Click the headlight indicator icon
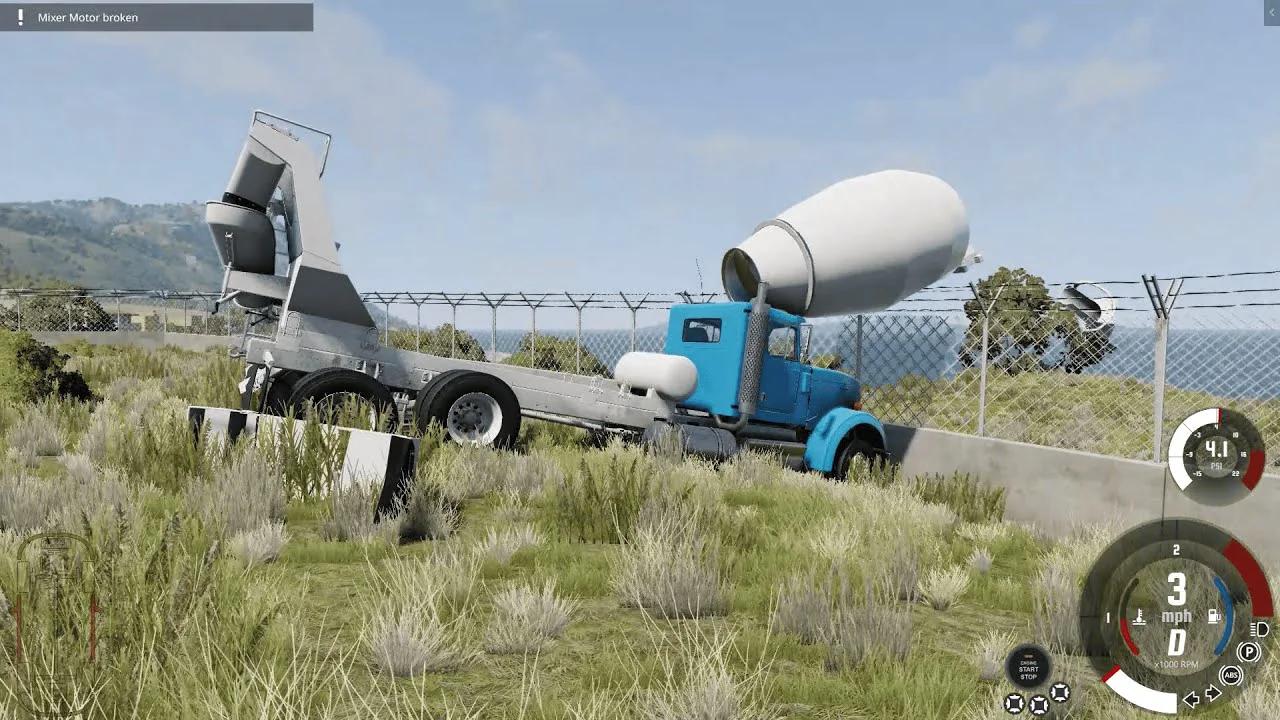 pos(1258,630)
